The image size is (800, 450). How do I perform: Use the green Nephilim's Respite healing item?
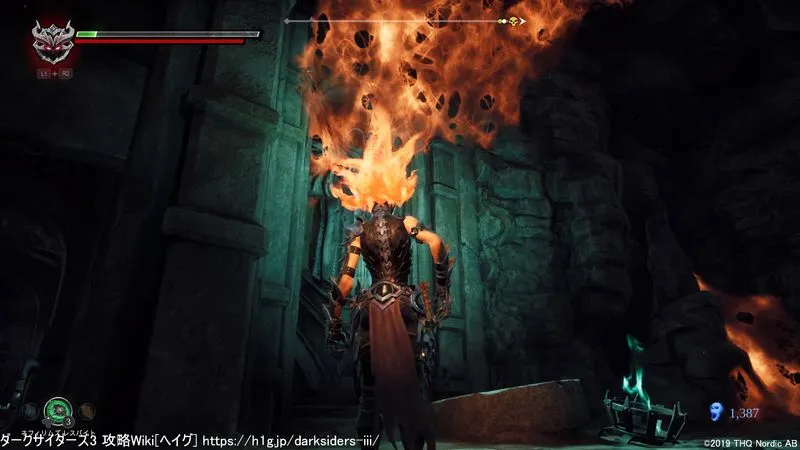[58, 408]
